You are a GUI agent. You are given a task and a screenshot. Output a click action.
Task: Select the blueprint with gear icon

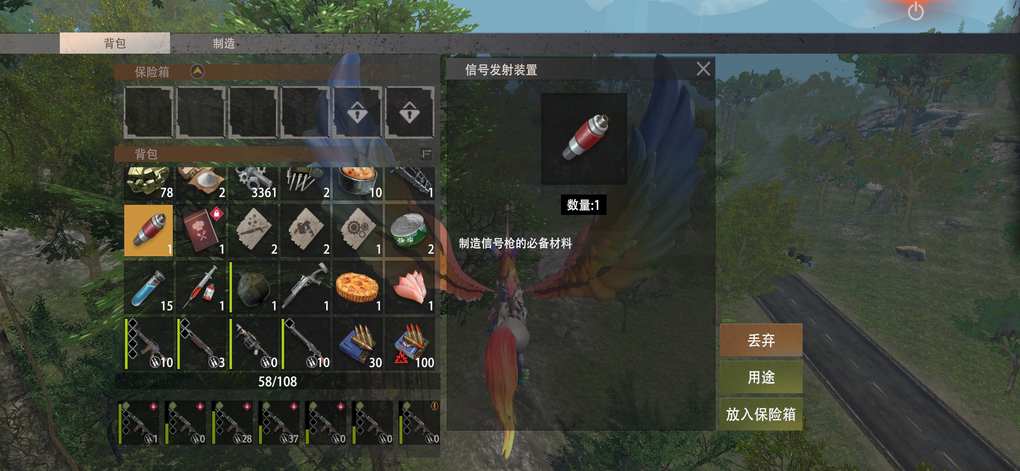click(x=357, y=230)
